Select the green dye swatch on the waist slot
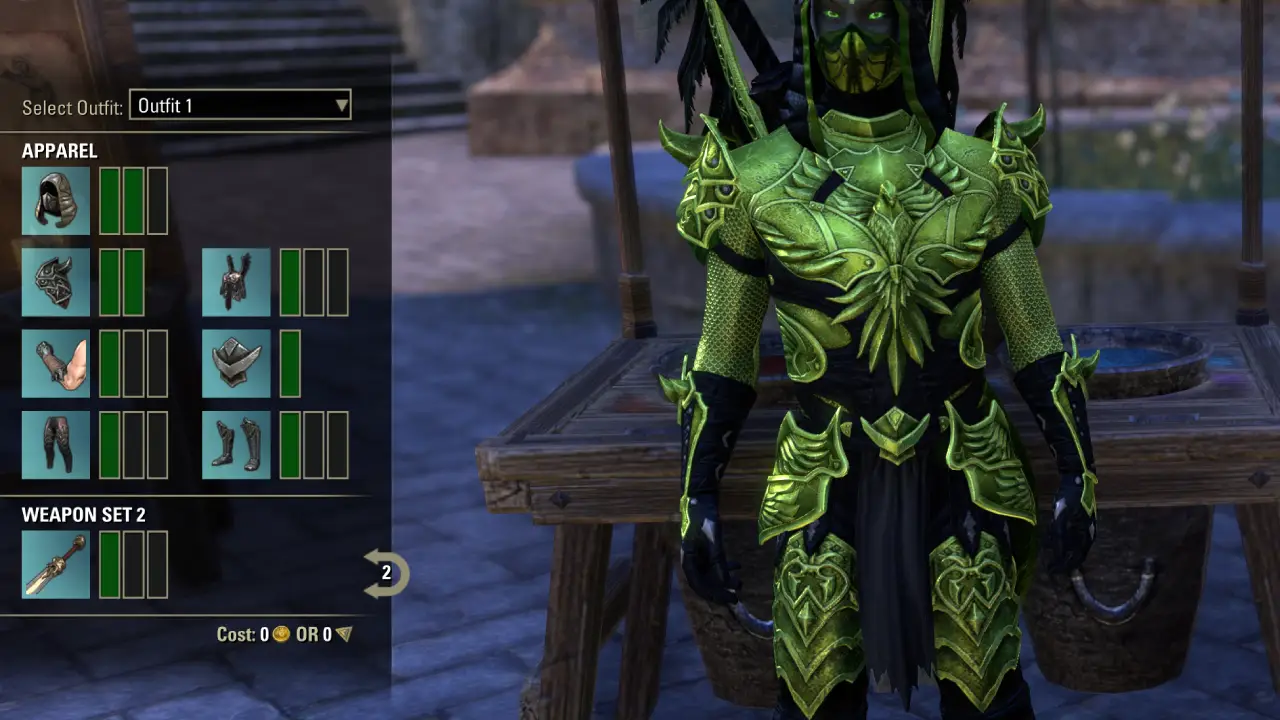This screenshot has height=720, width=1280. [292, 362]
